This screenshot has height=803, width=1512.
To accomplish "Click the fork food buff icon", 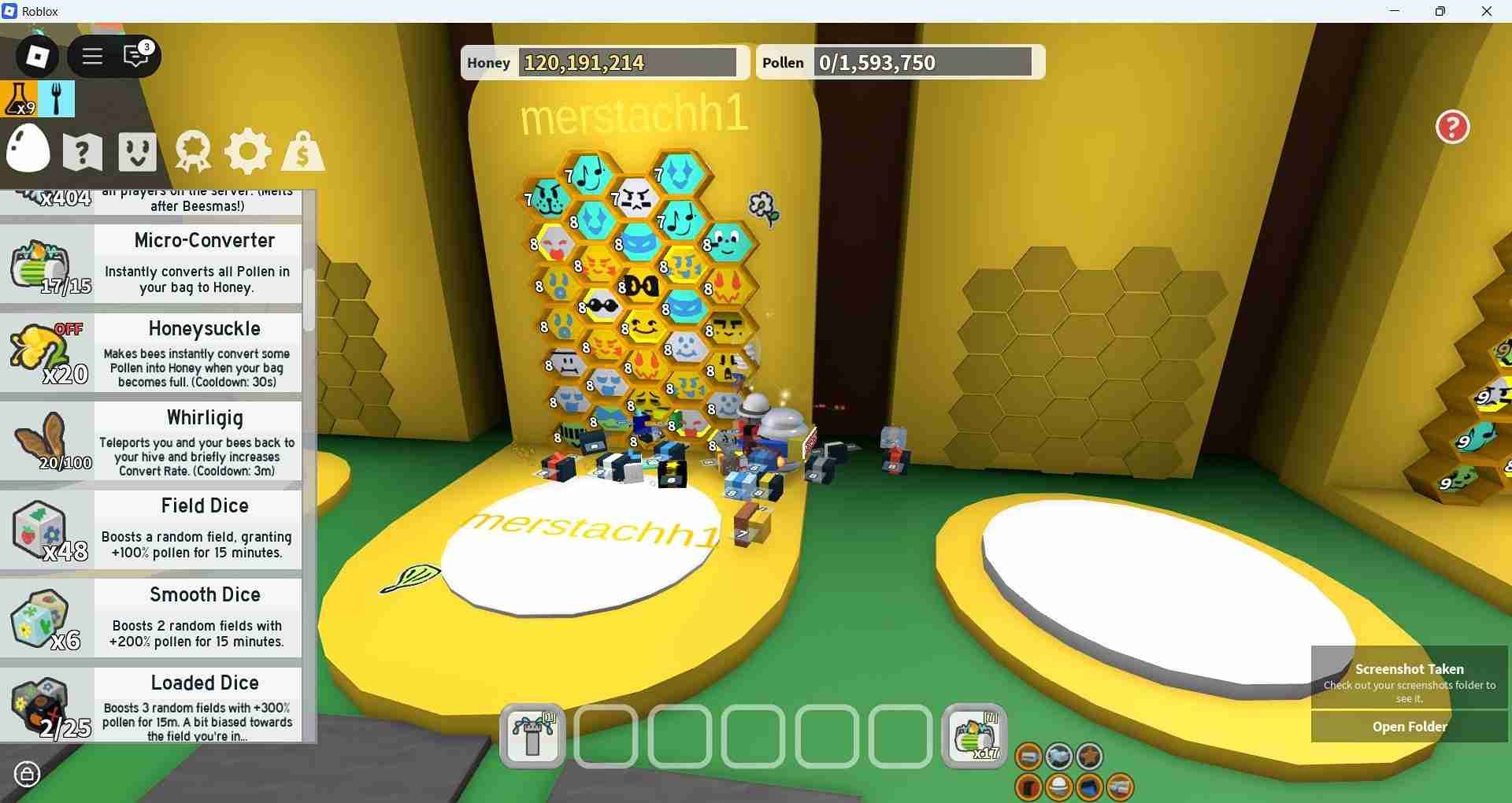I will tap(57, 99).
